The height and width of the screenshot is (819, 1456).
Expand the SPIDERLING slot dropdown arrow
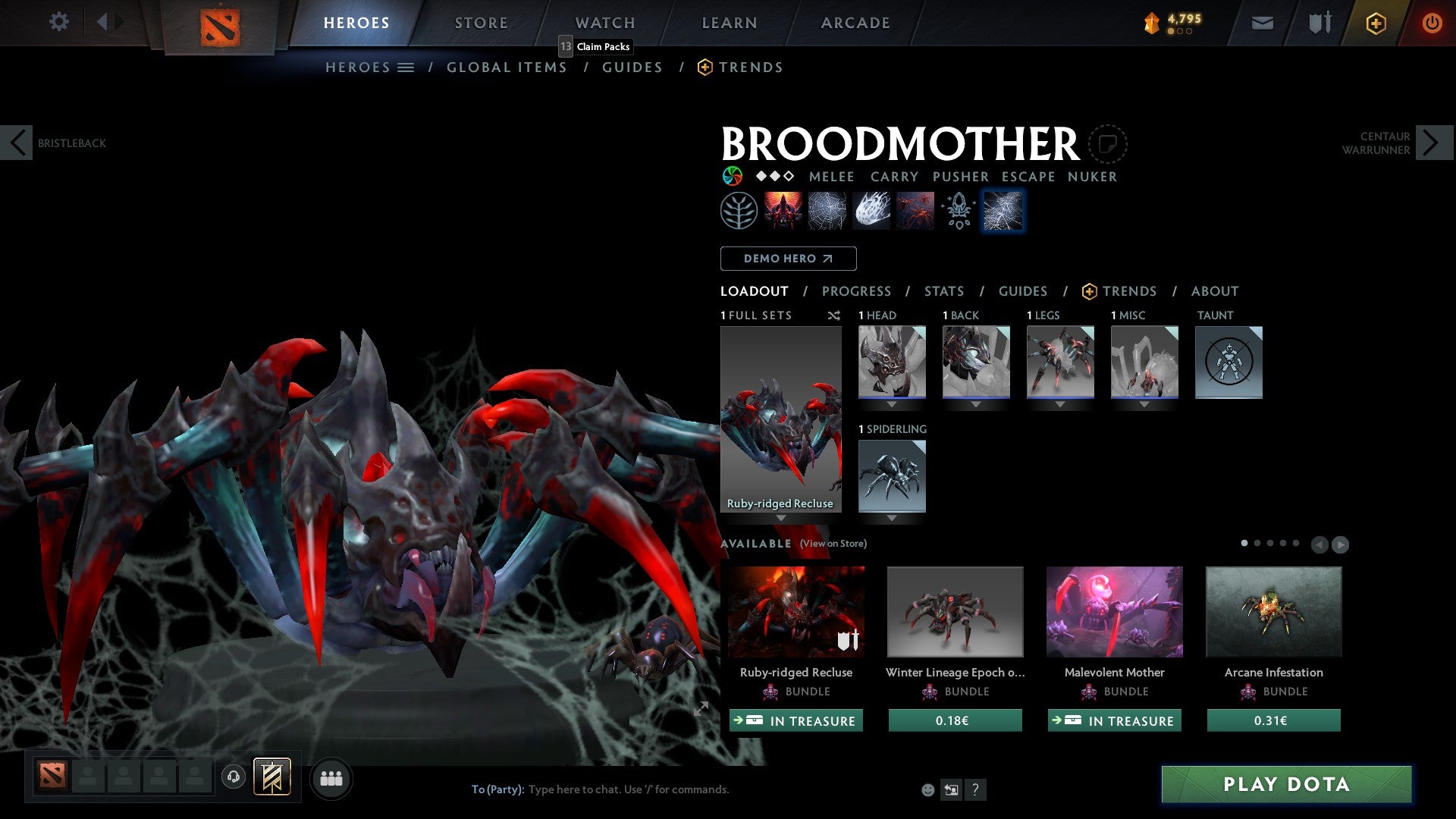[x=892, y=518]
